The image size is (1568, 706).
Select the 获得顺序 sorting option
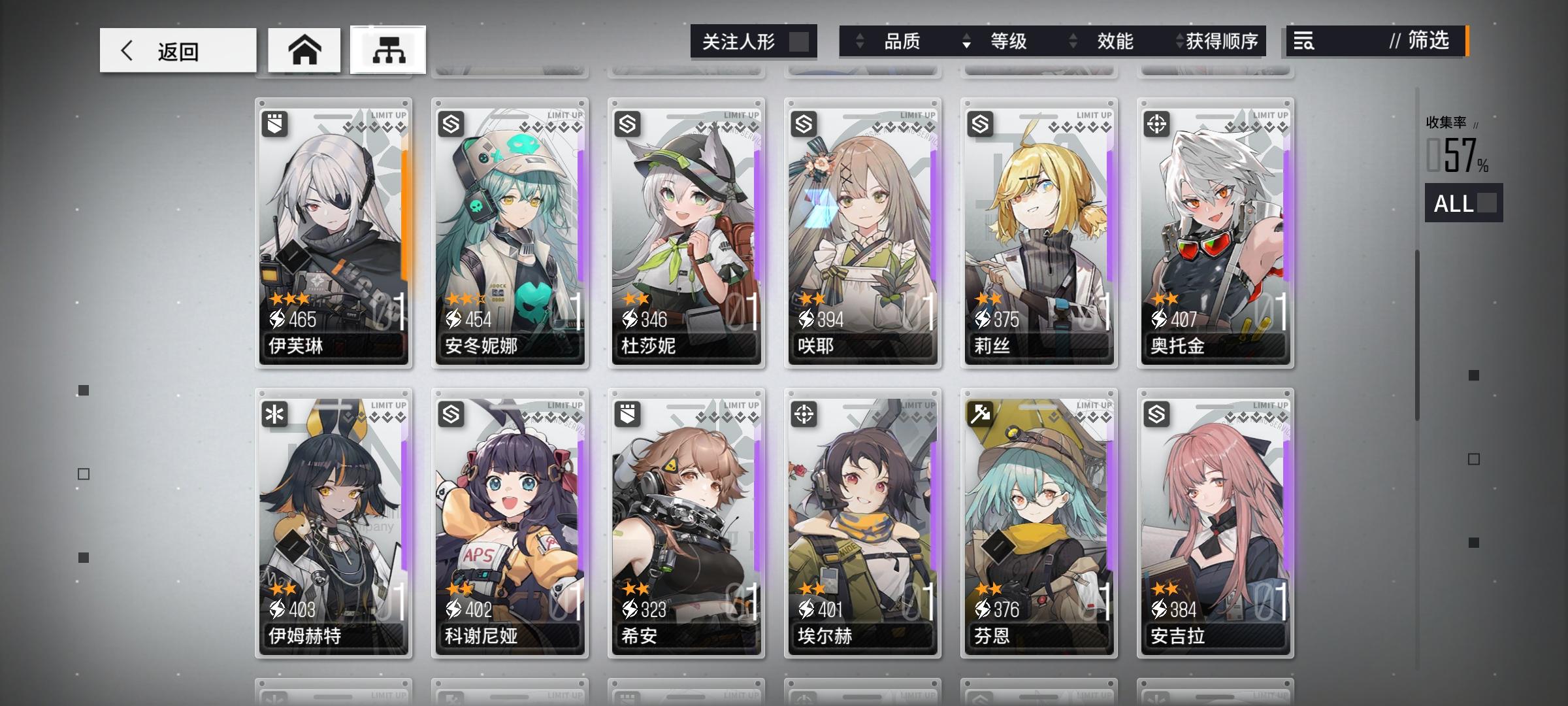pos(1222,41)
